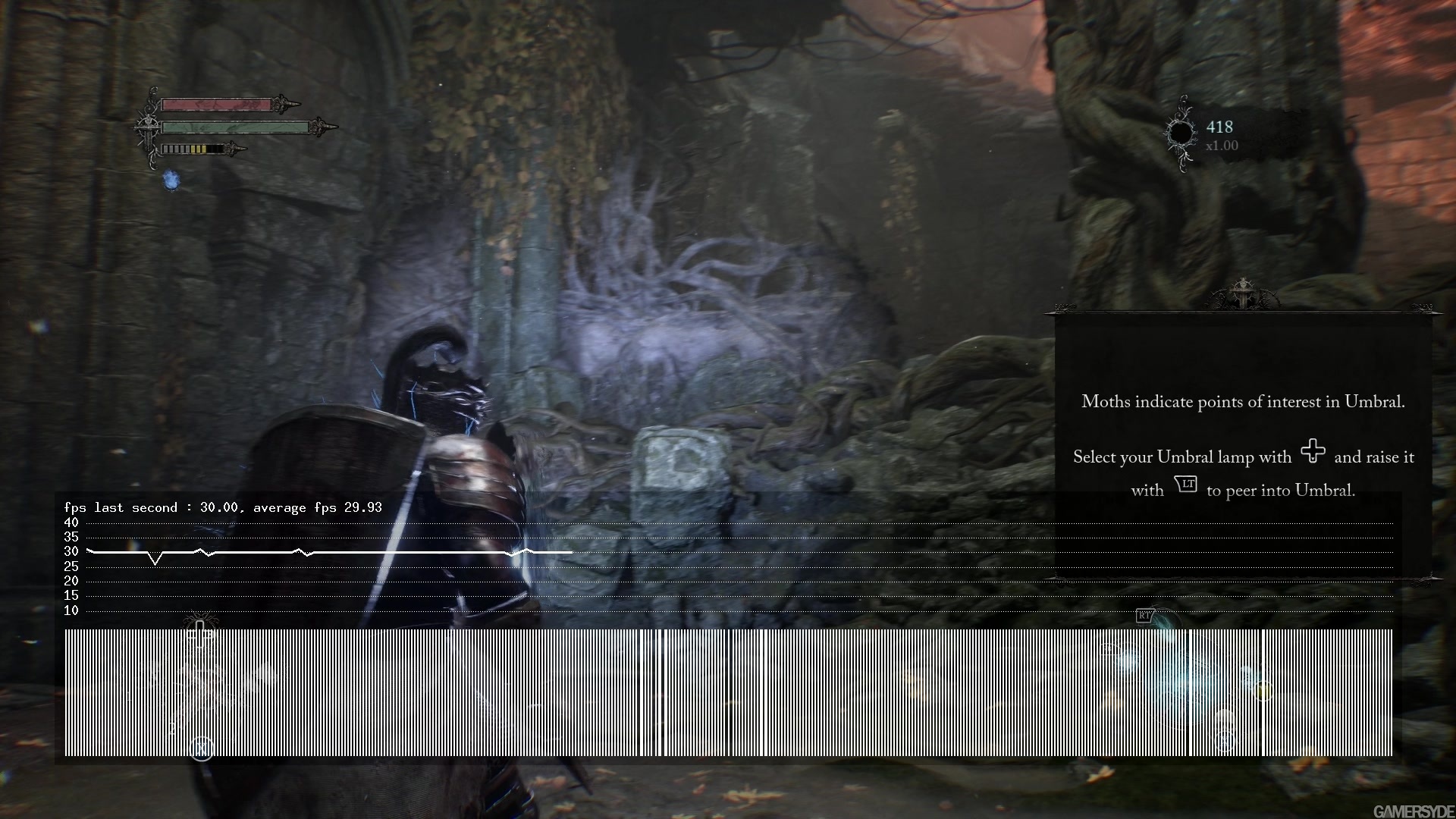This screenshot has height=819, width=1456.
Task: Select the RT button prompt on the right side
Action: point(1143,617)
